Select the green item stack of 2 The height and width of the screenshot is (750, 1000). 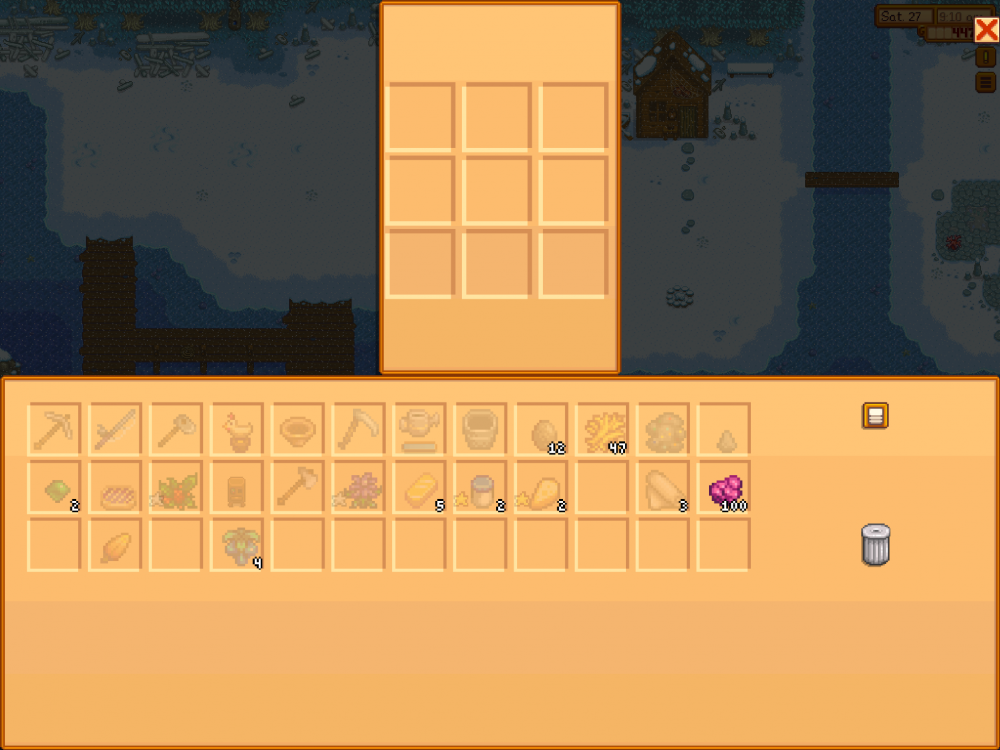54,488
